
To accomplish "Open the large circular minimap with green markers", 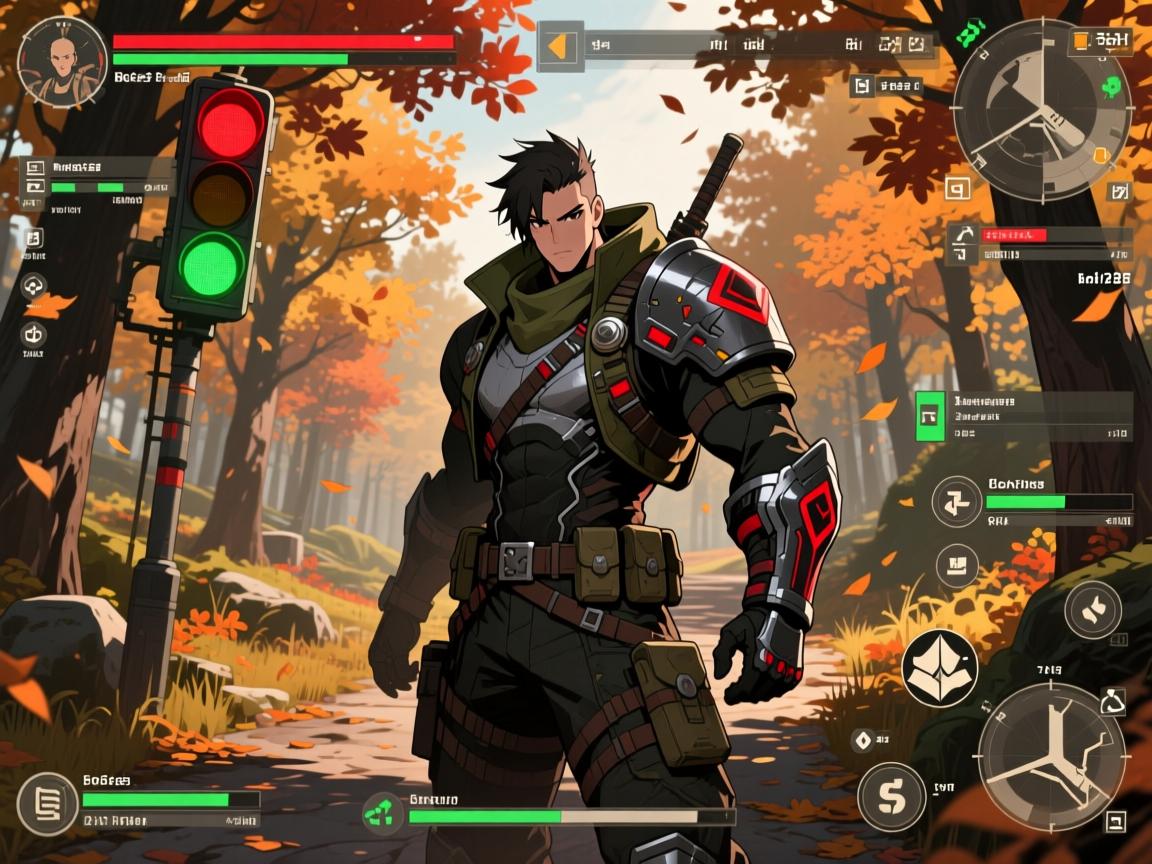I will click(x=1041, y=107).
